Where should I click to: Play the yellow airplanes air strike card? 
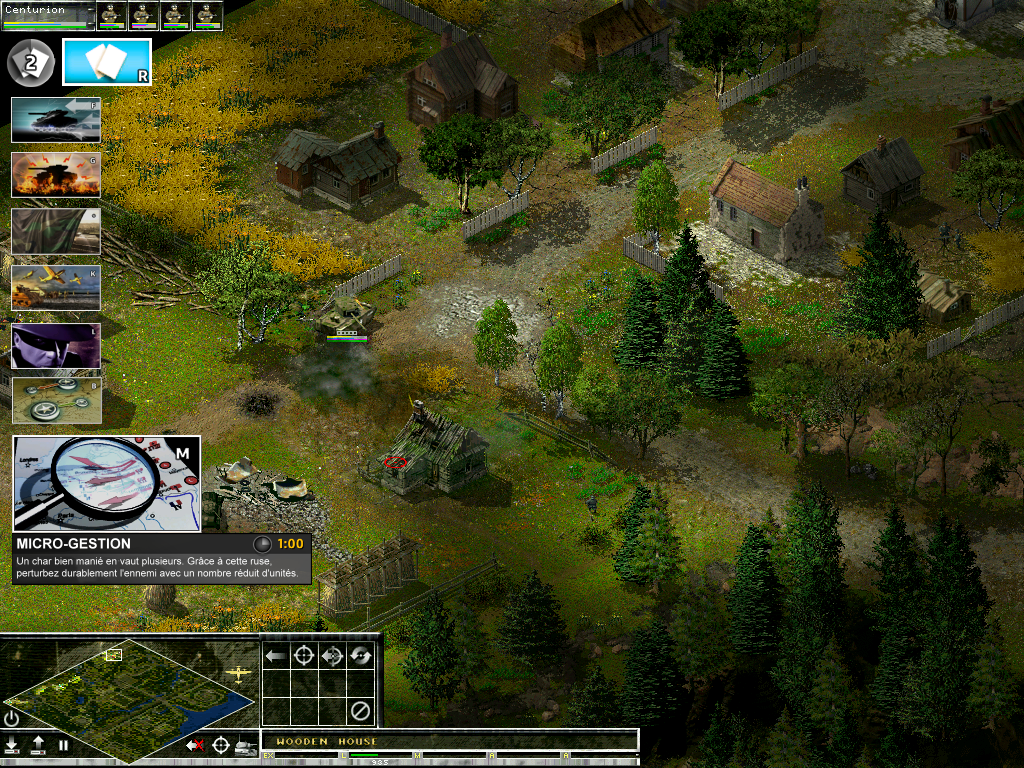(x=56, y=288)
